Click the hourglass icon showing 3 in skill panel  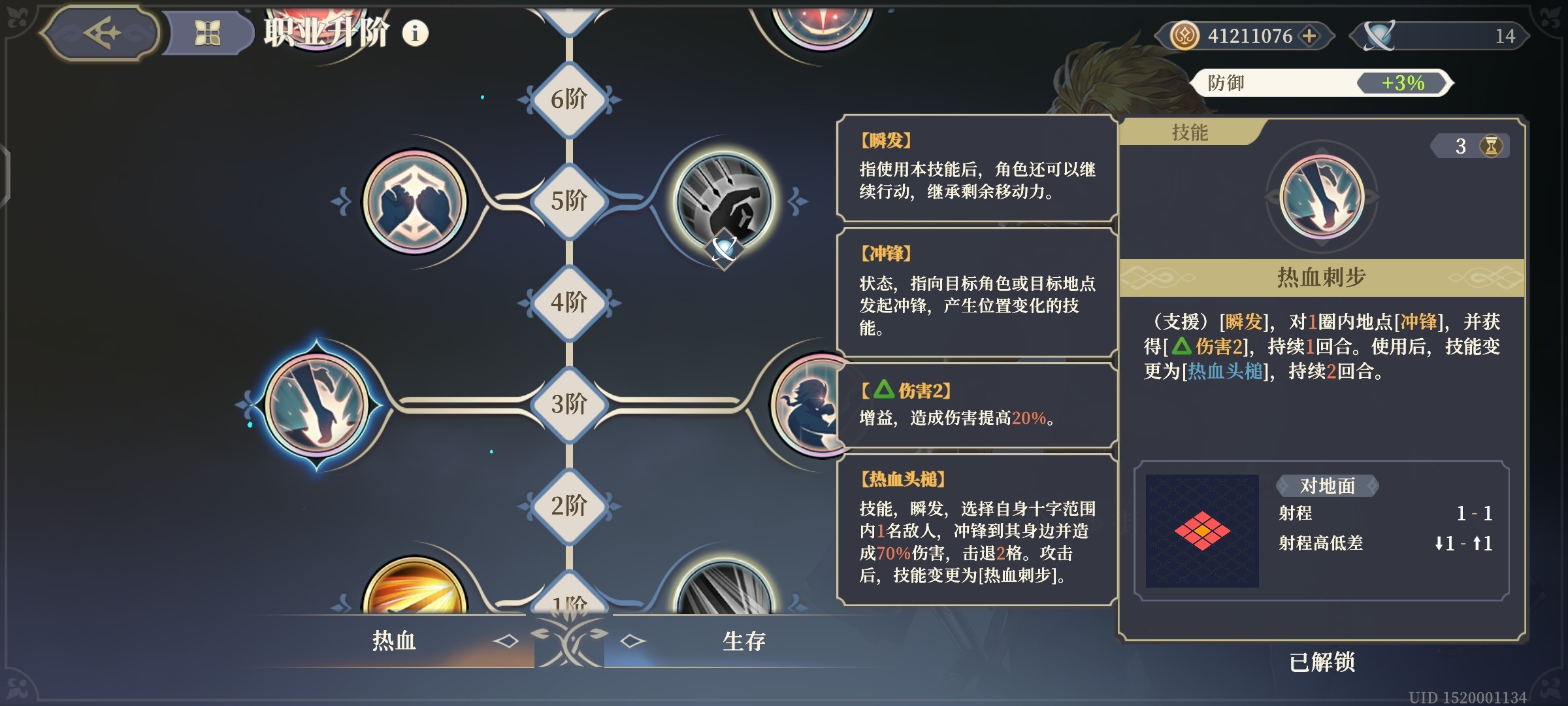(1470, 148)
